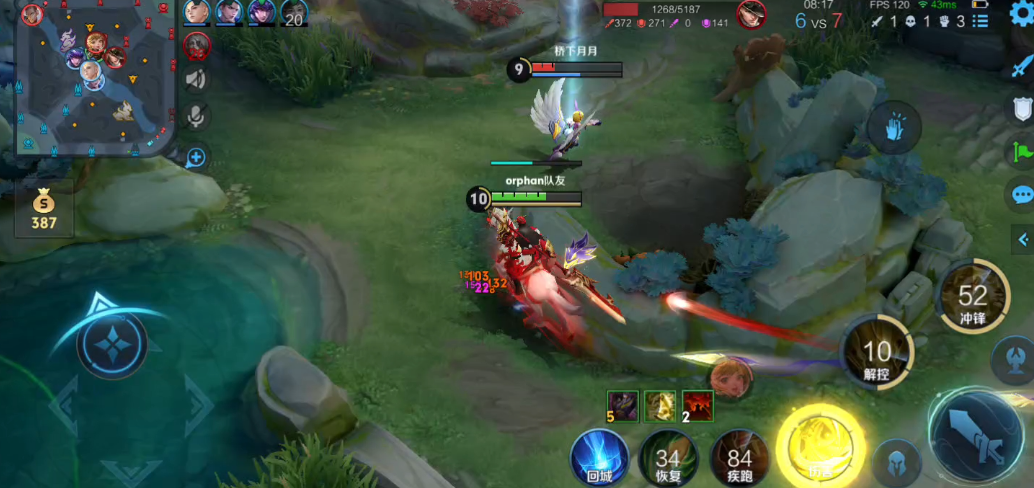Cast the 解控 skill
Image resolution: width=1034 pixels, height=488 pixels.
tap(877, 352)
